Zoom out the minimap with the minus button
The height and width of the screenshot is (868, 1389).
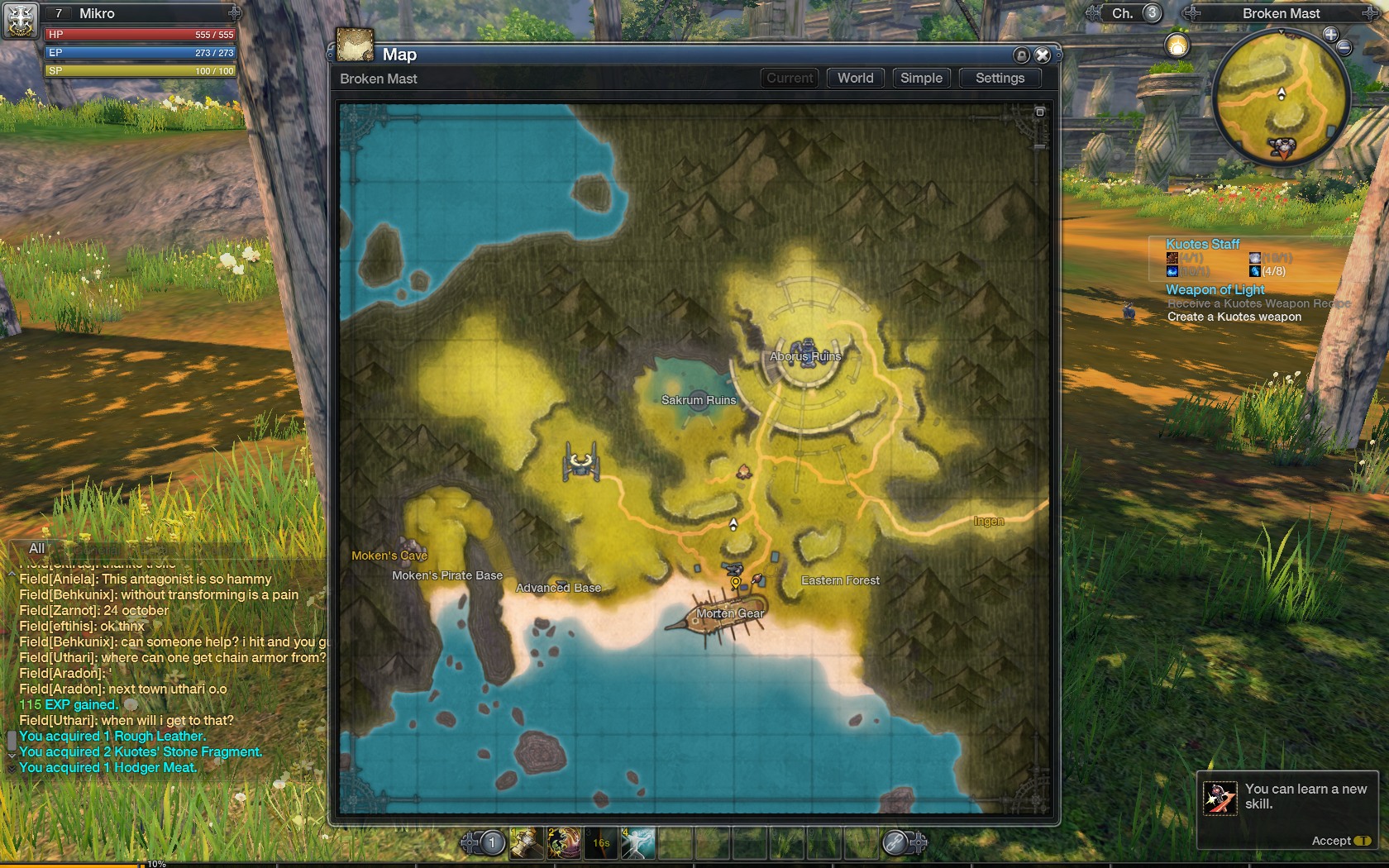pyautogui.click(x=1344, y=48)
